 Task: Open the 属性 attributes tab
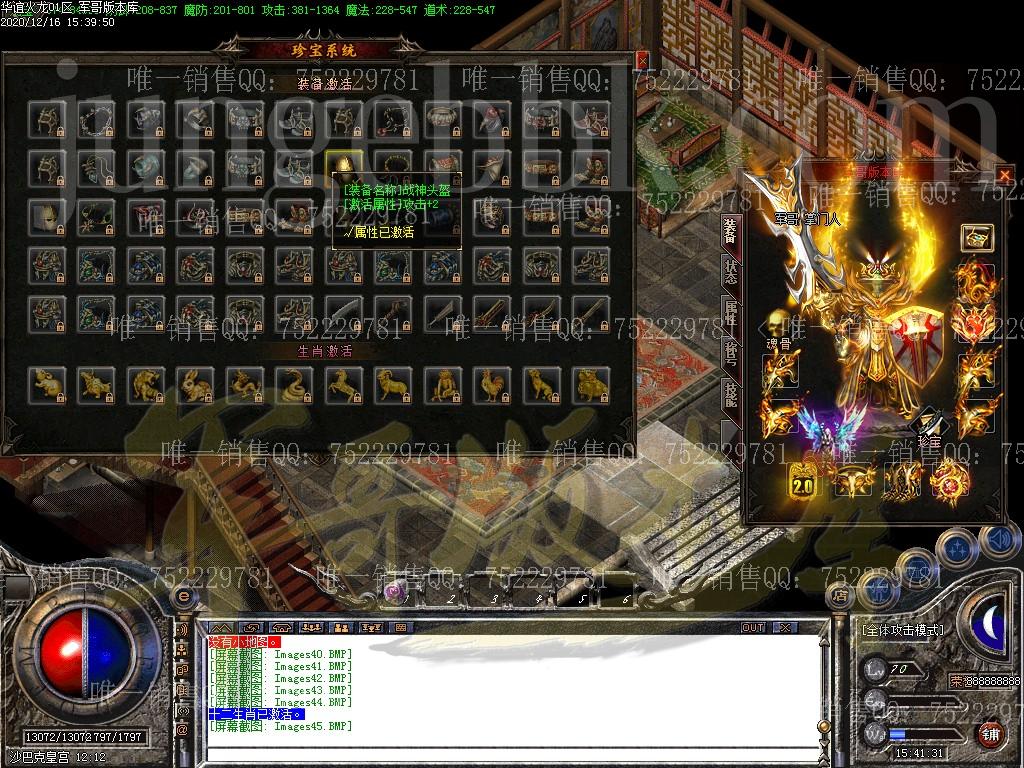730,313
